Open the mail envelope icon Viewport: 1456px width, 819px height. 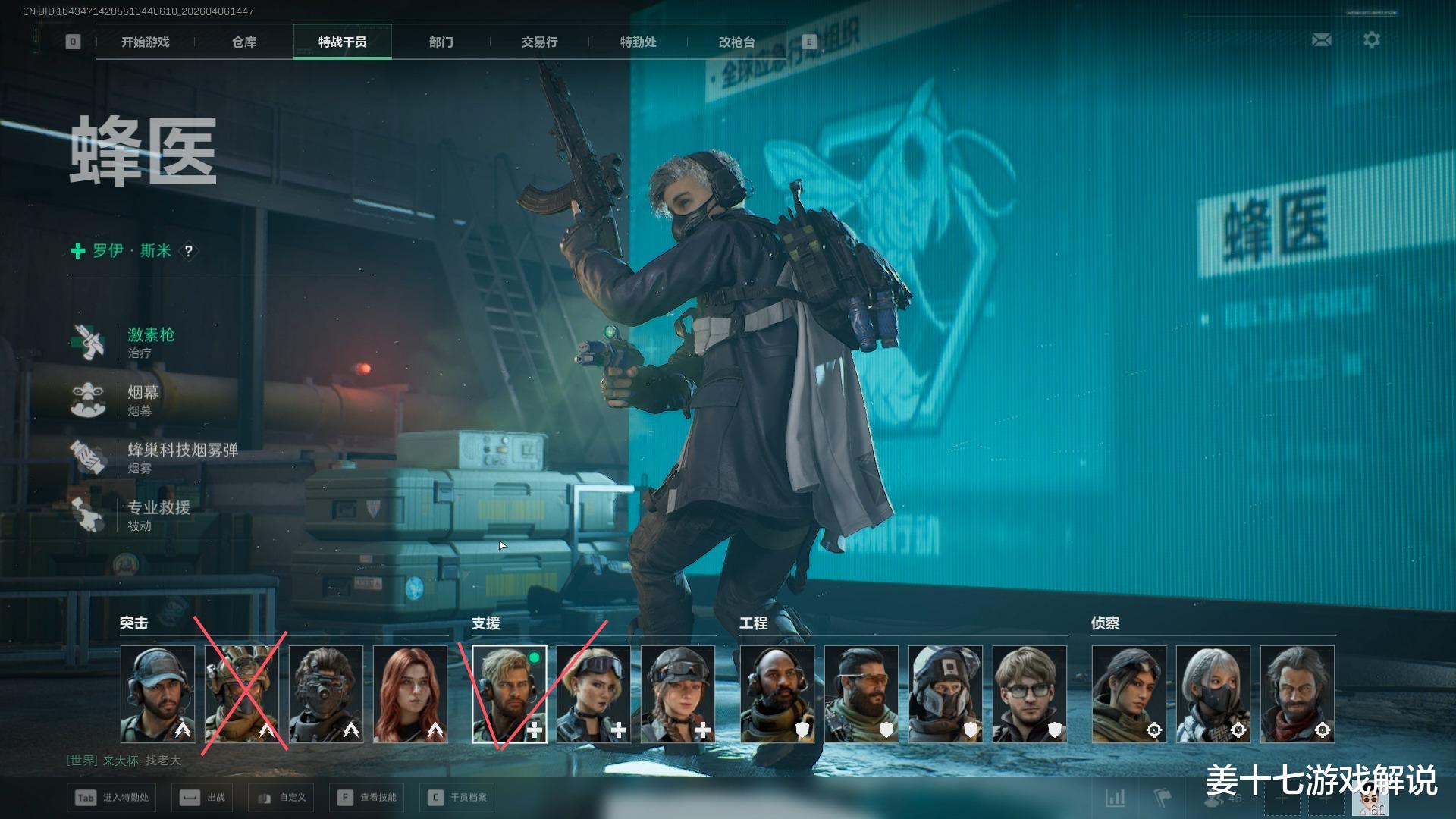pyautogui.click(x=1322, y=39)
